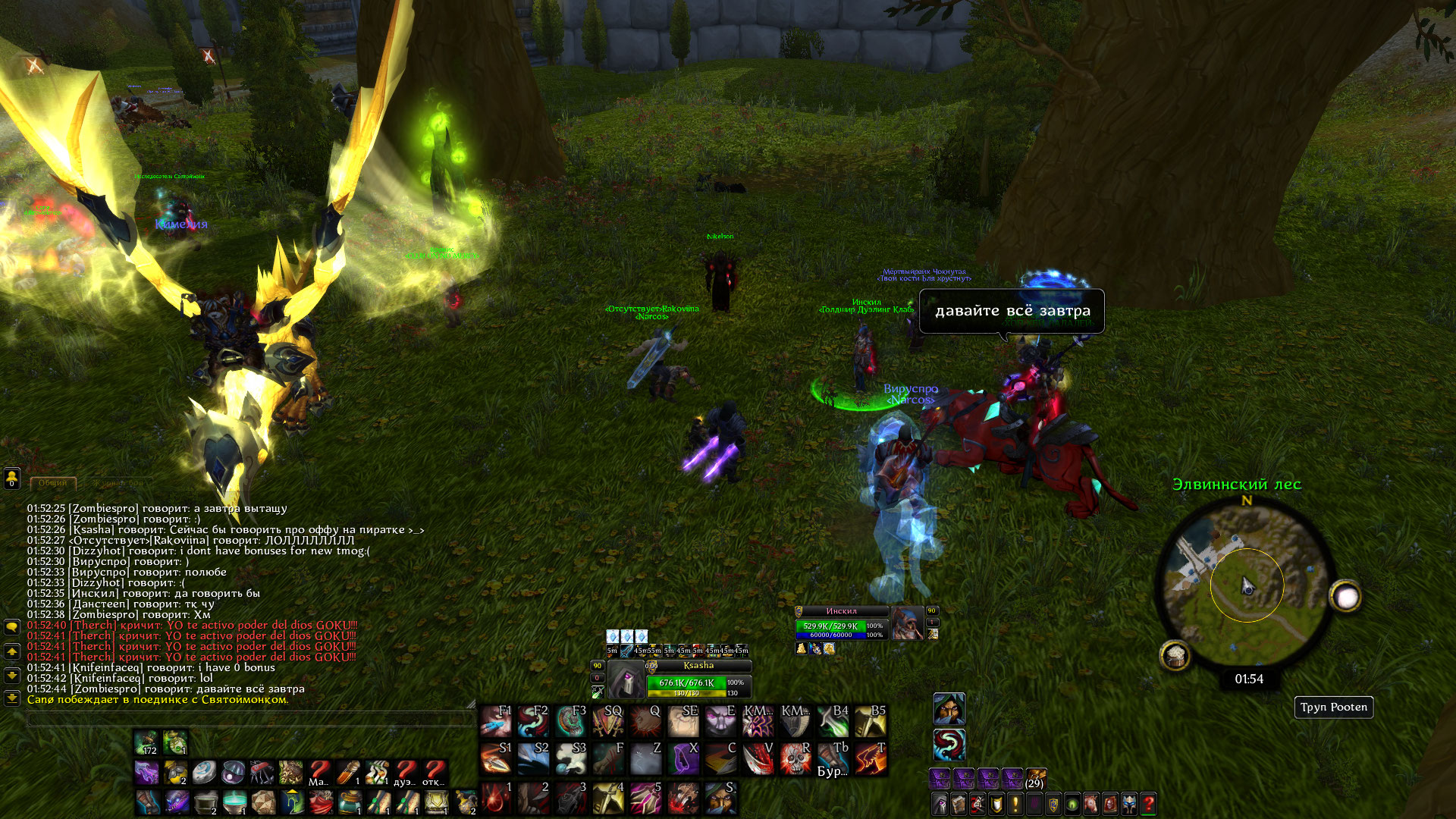Activate the skull ability bound to R

coord(795,758)
